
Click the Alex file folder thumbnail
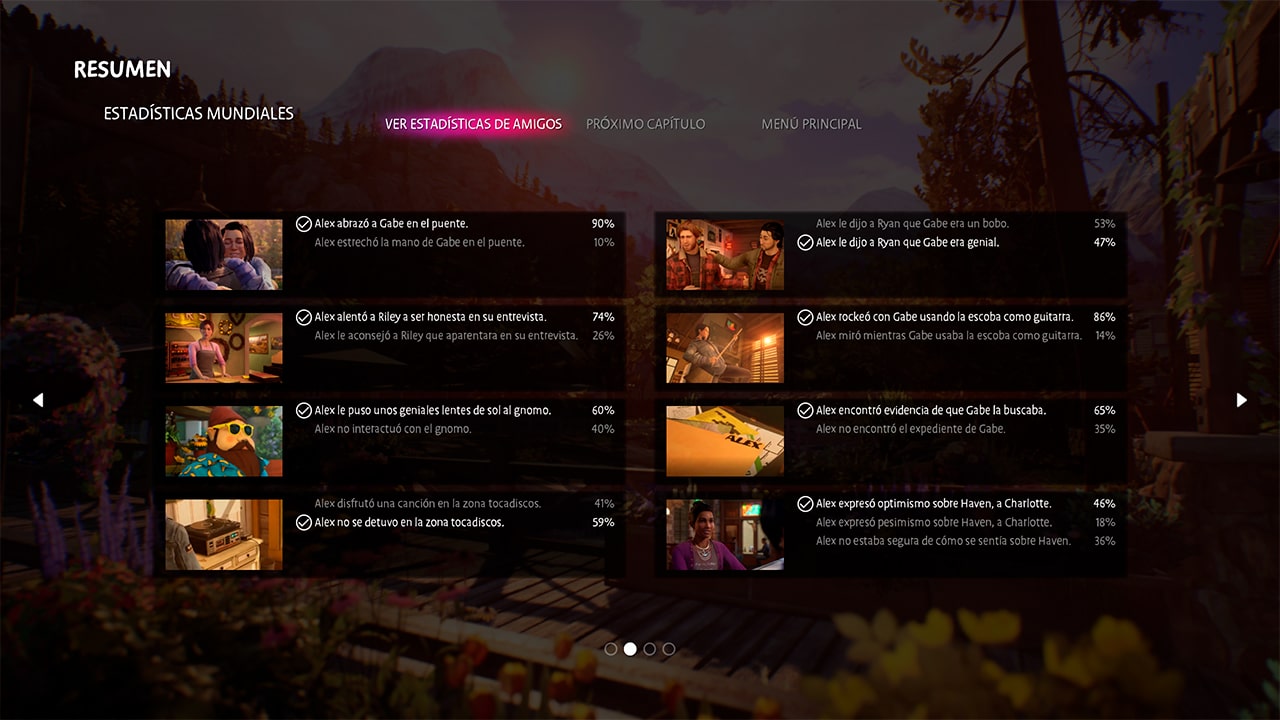click(x=725, y=441)
